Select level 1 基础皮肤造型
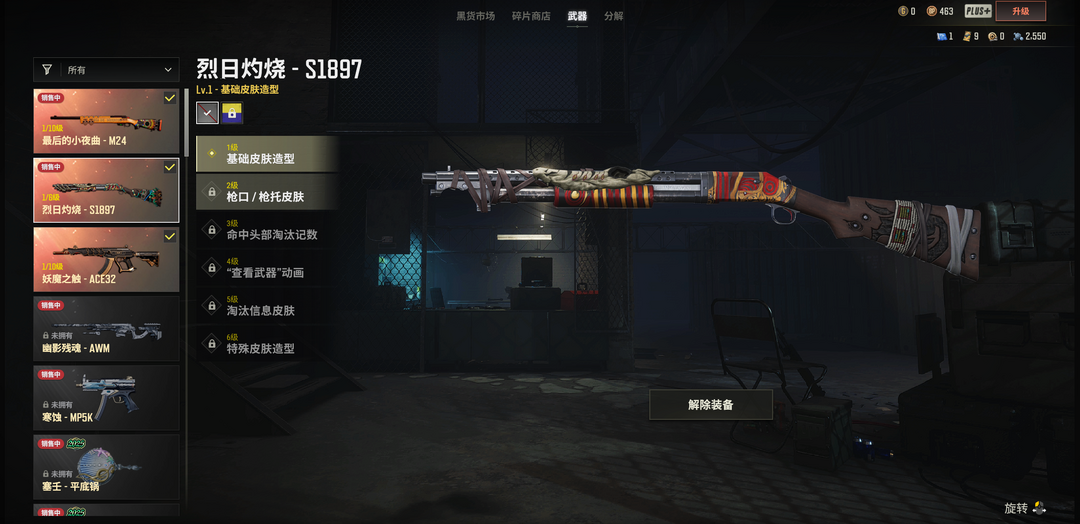1080x524 pixels. [266, 154]
